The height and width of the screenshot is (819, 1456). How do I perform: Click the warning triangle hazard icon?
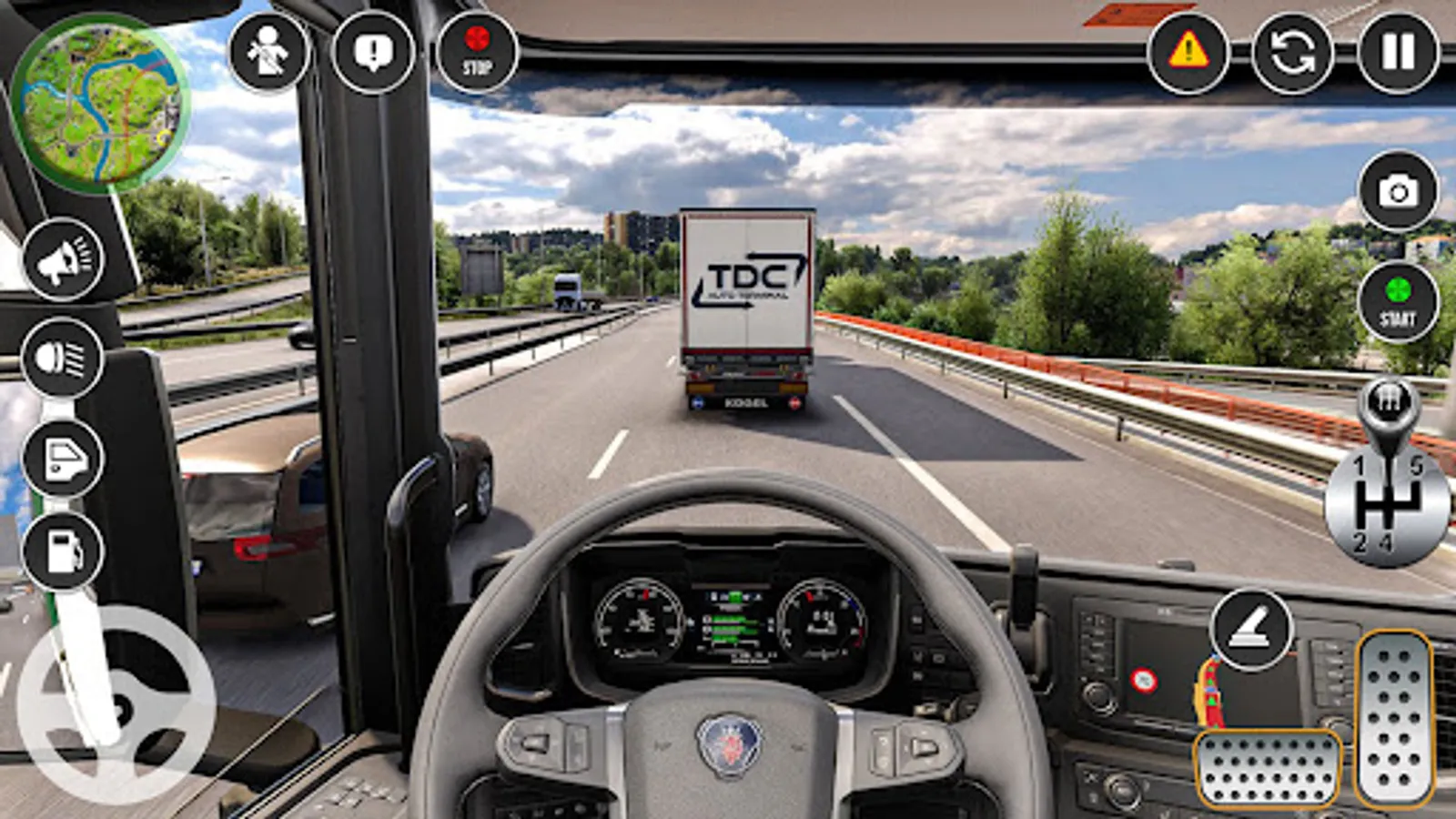[x=1188, y=55]
